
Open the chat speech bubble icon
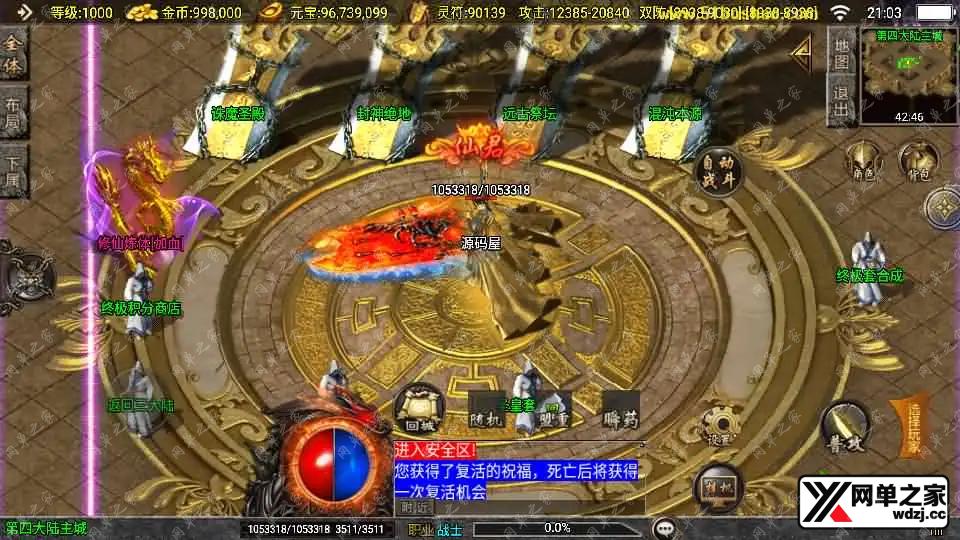(663, 527)
